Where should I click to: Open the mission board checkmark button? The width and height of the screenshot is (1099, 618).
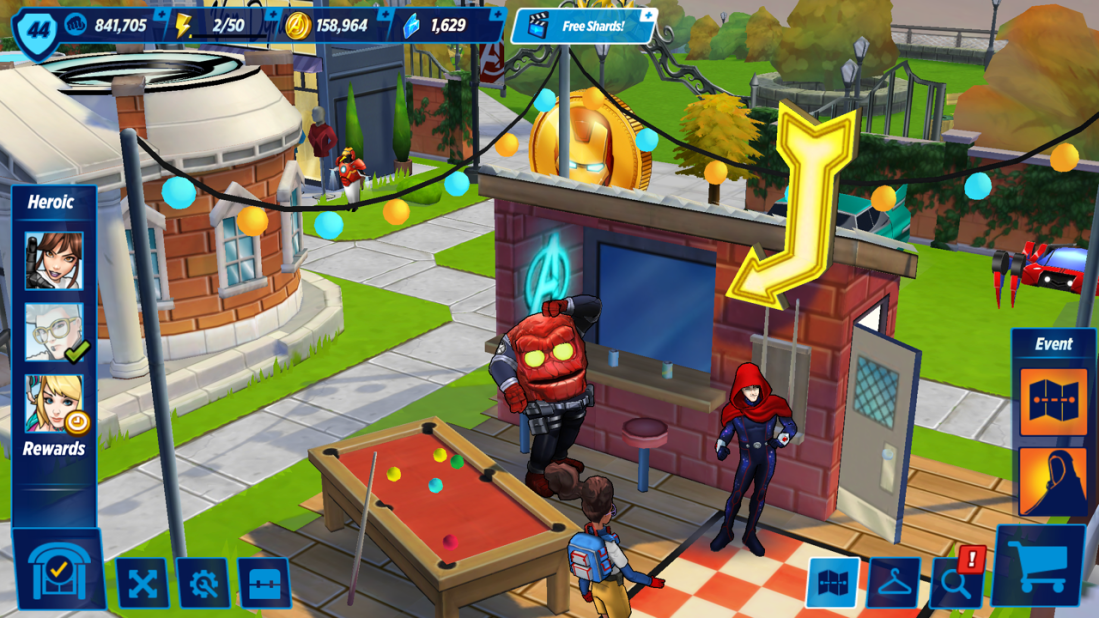click(x=58, y=570)
